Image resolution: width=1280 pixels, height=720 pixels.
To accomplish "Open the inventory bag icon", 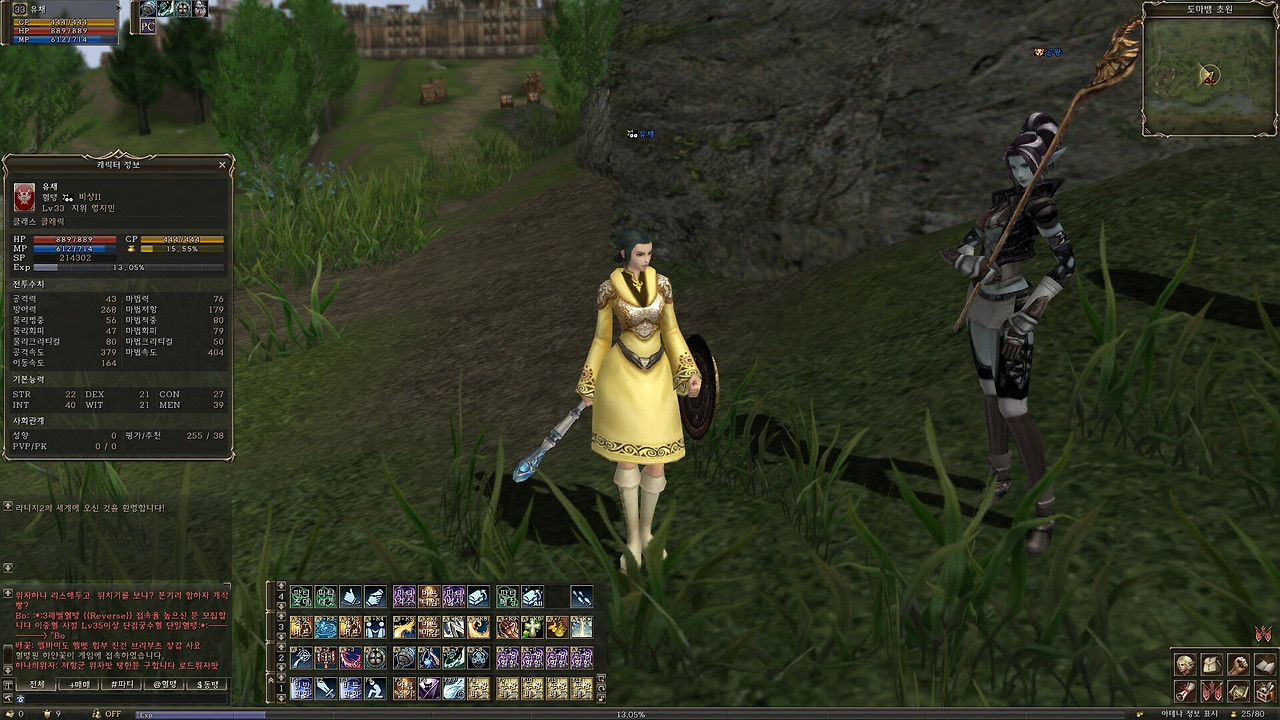I will [1211, 665].
